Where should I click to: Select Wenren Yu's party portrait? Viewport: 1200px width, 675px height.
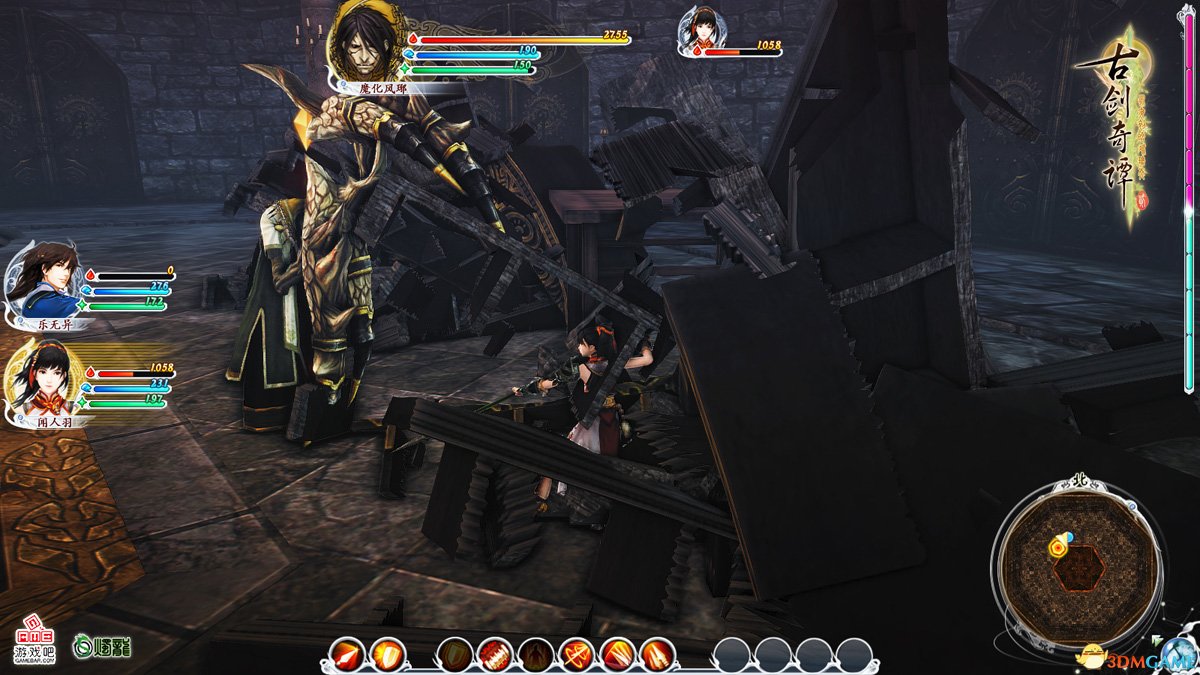pyautogui.click(x=42, y=383)
